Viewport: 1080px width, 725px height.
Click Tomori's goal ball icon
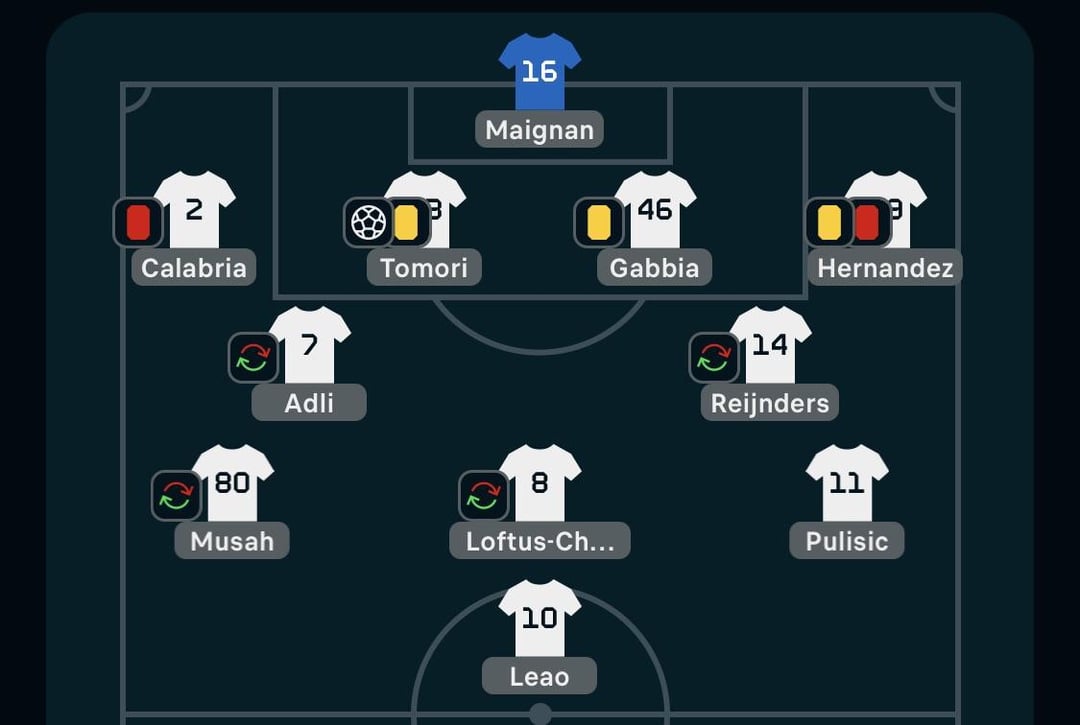(x=368, y=222)
